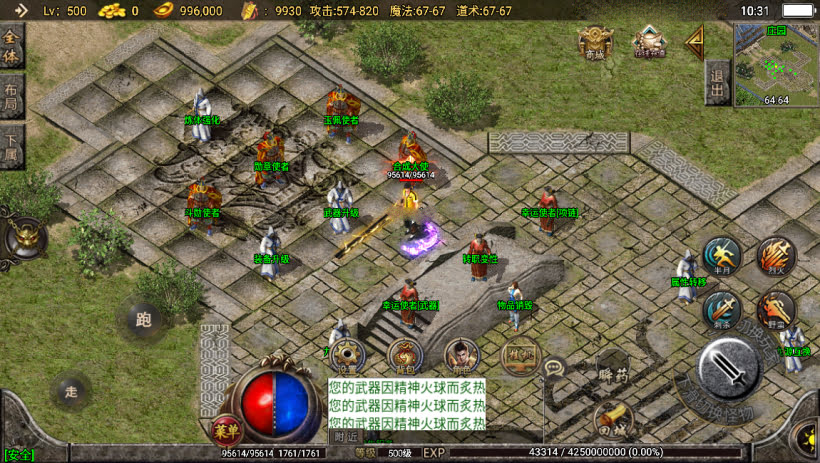Activate the 半月 half-moon skill
The image size is (820, 463).
click(720, 257)
